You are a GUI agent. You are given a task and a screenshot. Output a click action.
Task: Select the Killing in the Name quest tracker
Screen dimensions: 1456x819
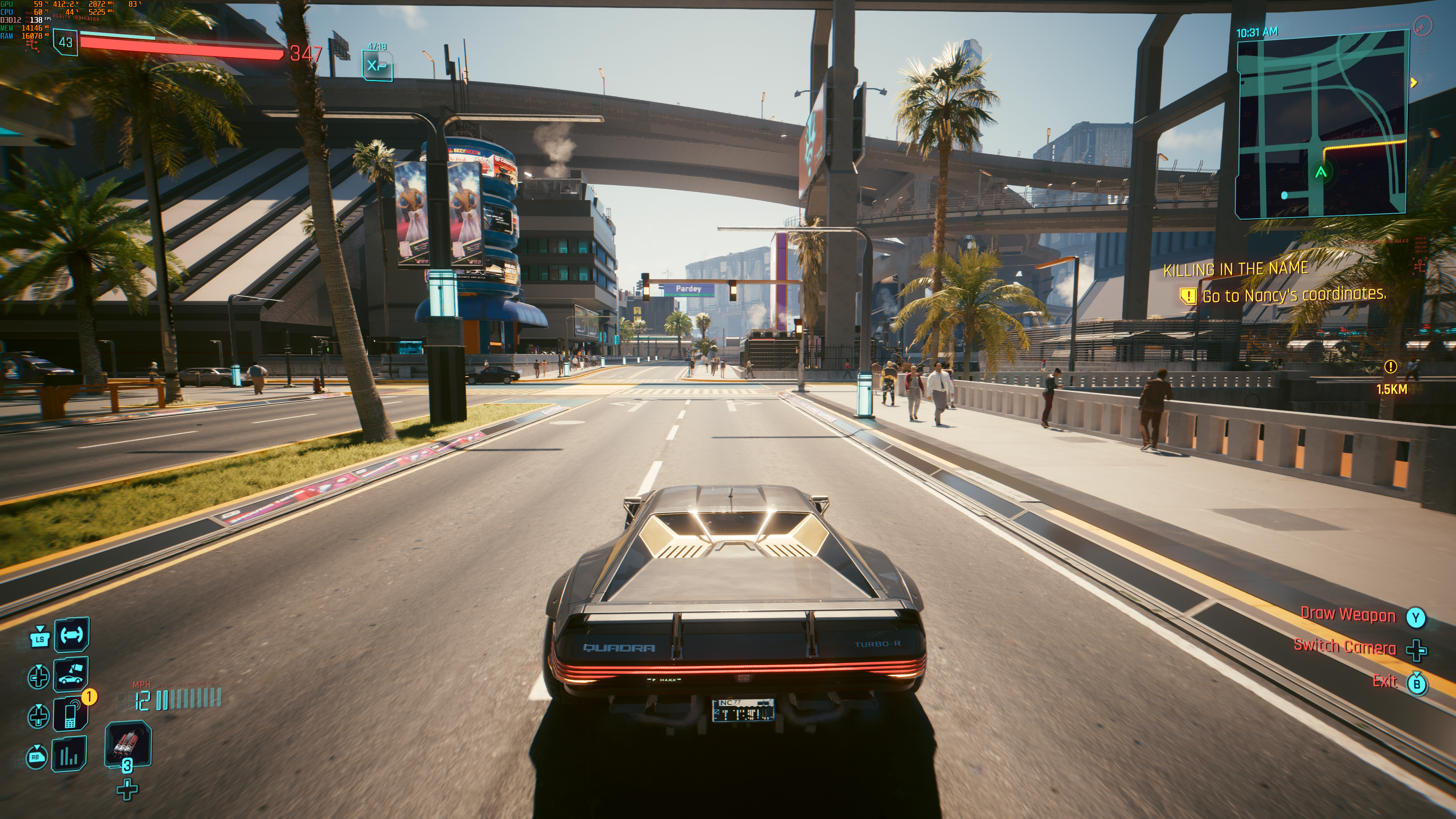(1236, 269)
